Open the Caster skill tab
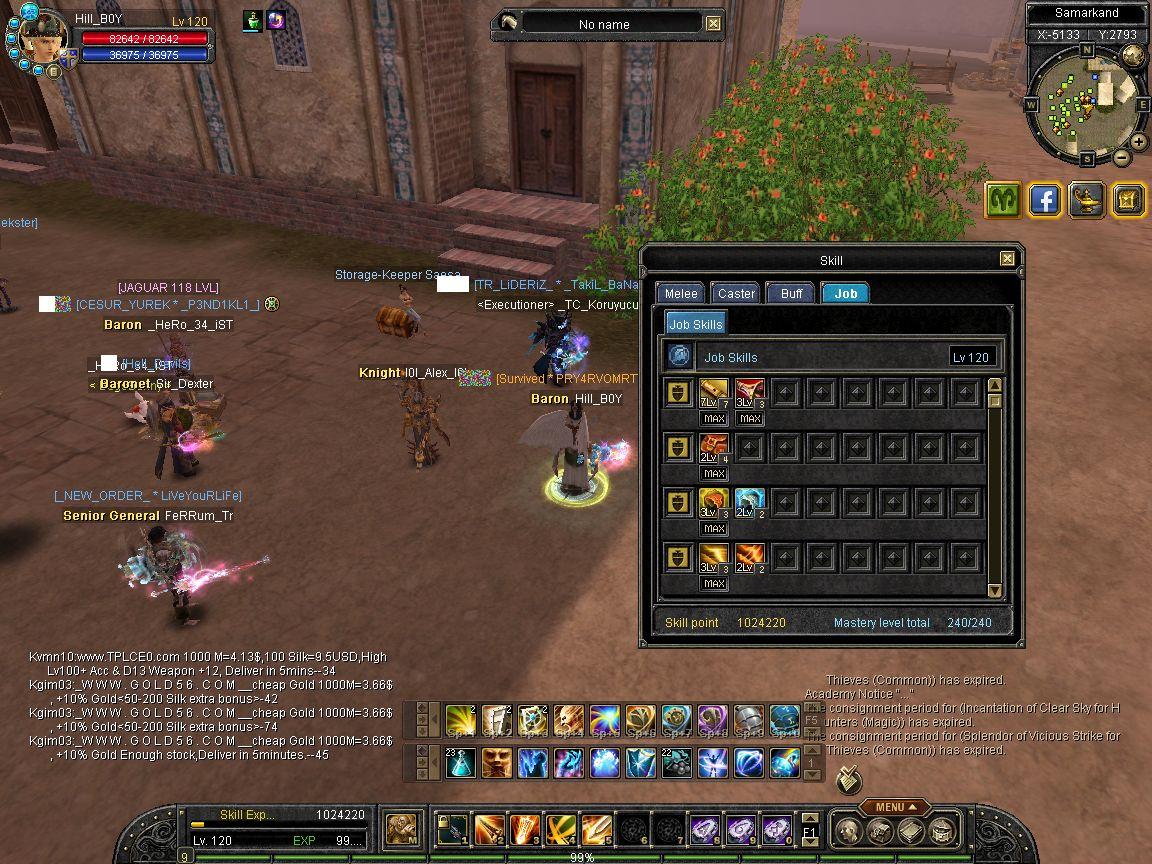 click(736, 293)
